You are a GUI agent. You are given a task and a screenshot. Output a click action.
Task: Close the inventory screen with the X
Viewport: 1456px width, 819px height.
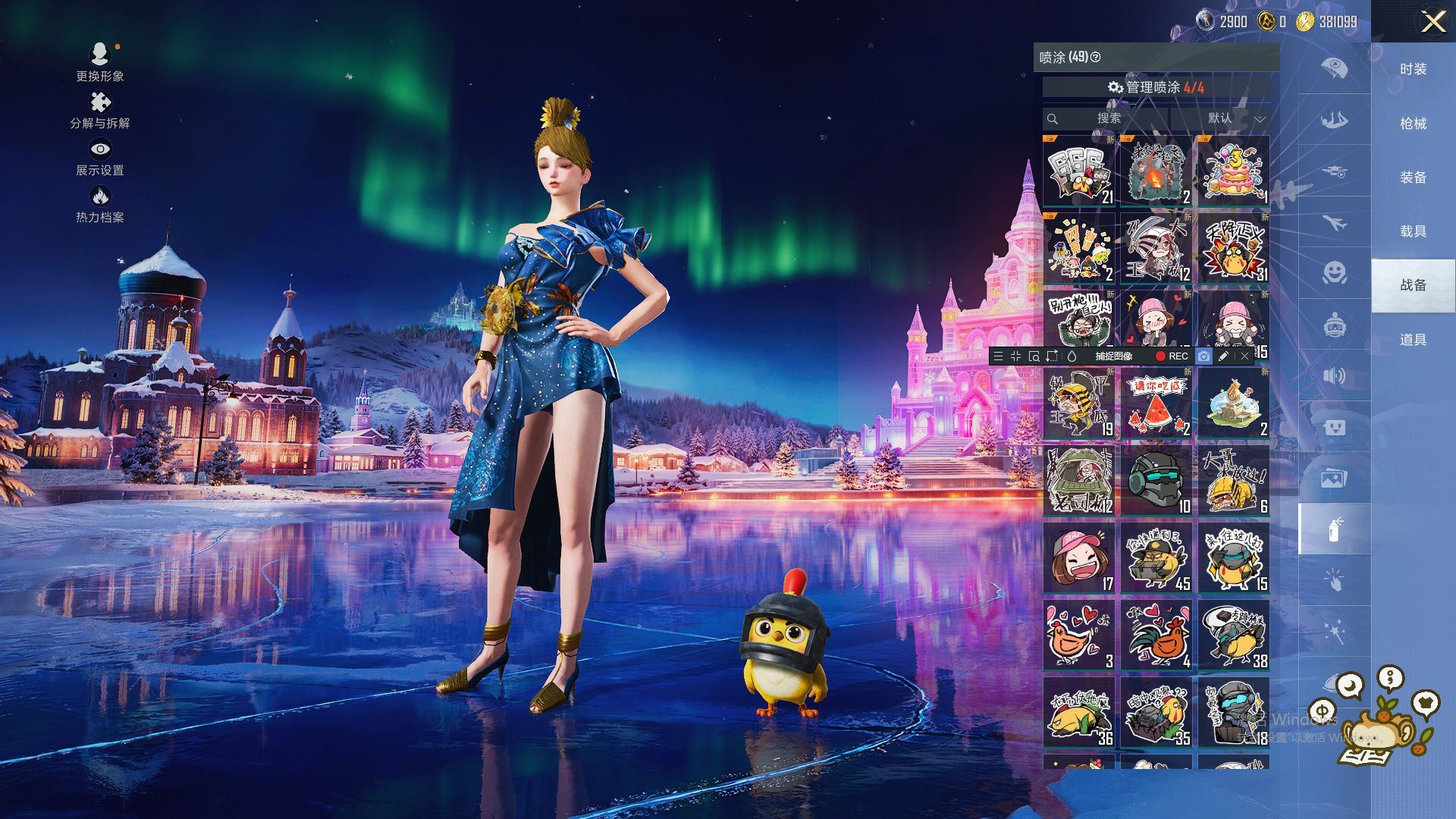1432,21
